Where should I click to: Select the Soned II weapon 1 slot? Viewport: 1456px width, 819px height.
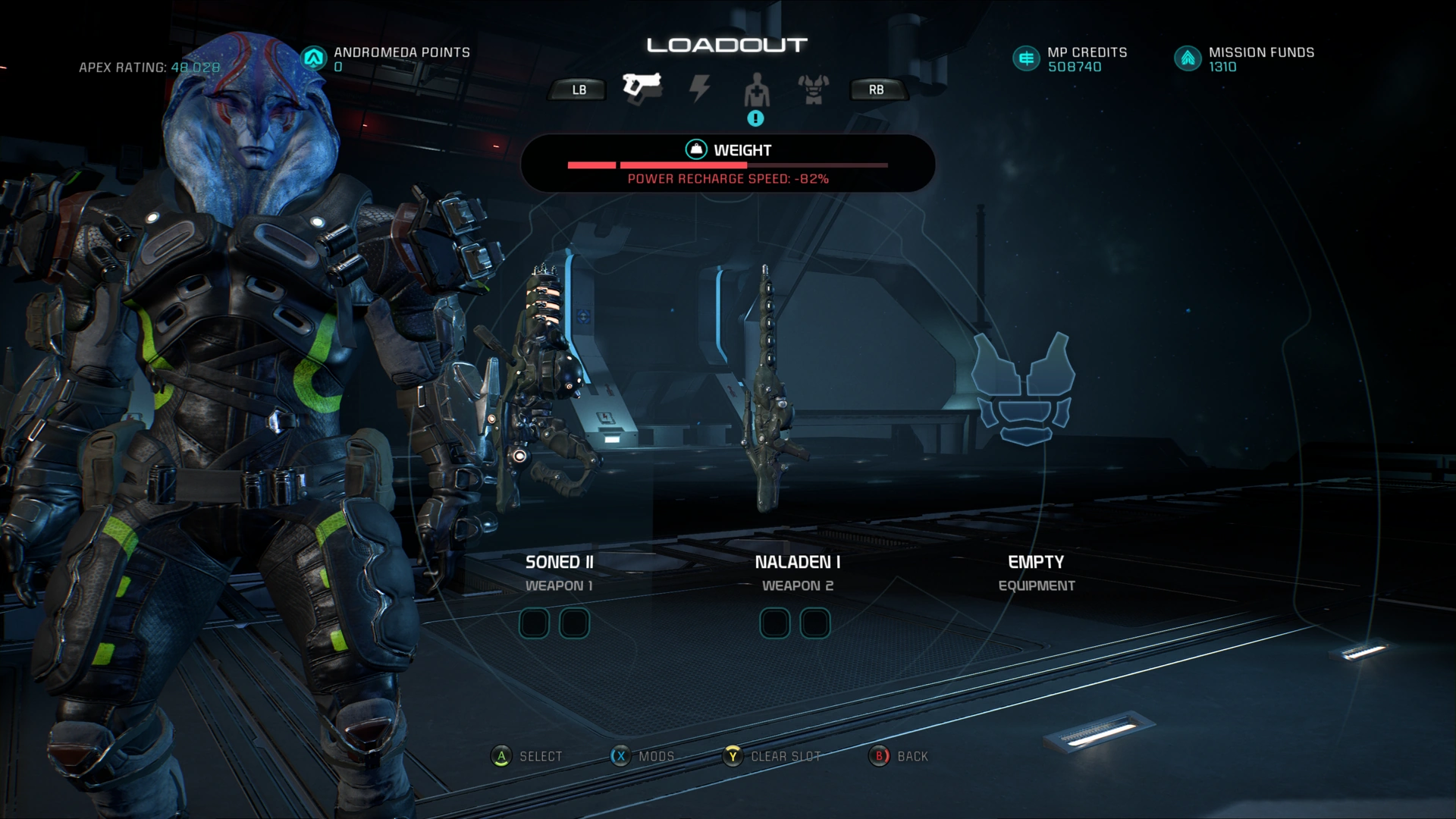[x=559, y=394]
